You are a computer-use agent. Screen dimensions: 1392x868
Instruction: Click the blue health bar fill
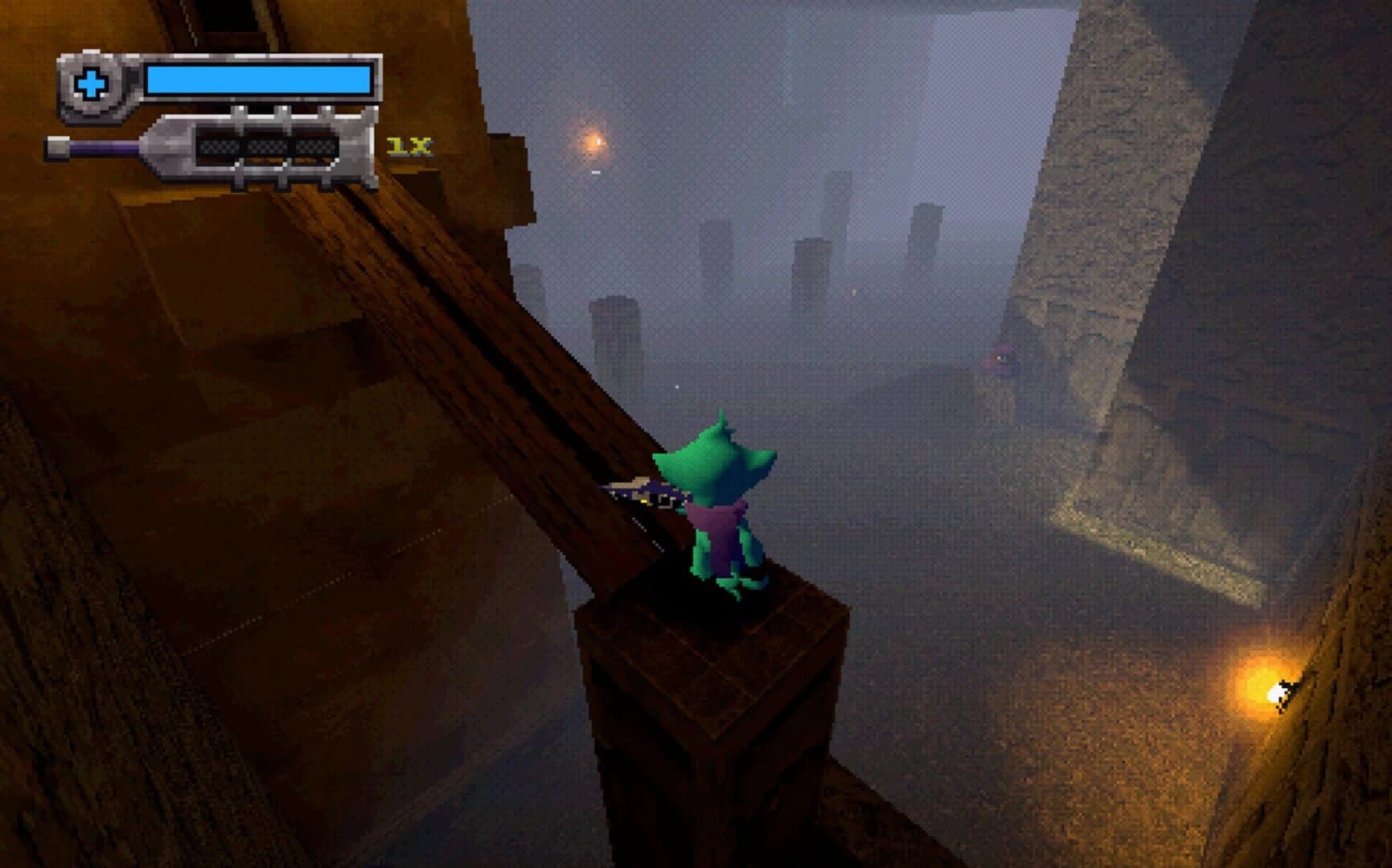coord(257,80)
